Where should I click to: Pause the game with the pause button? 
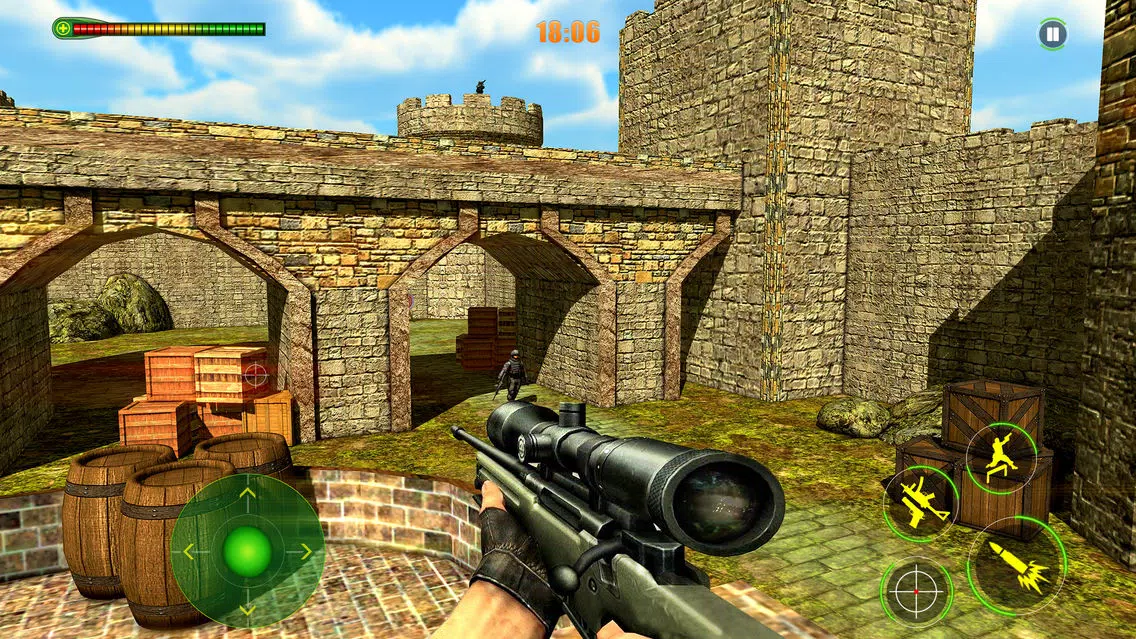pos(1052,34)
